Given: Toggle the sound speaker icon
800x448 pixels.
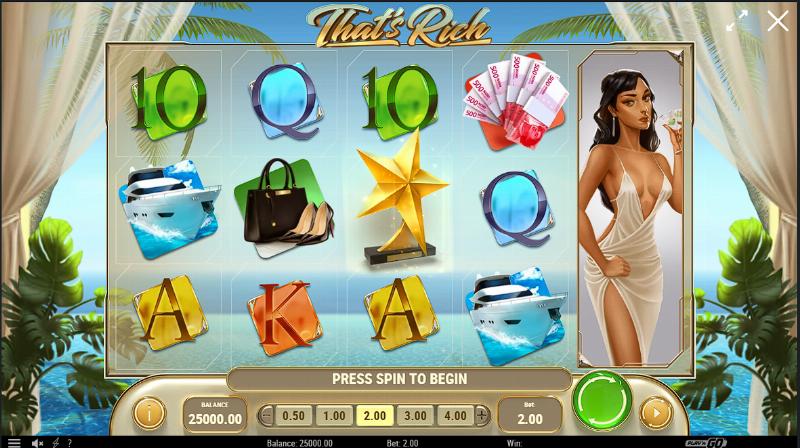Looking at the screenshot, I should coord(37,442).
